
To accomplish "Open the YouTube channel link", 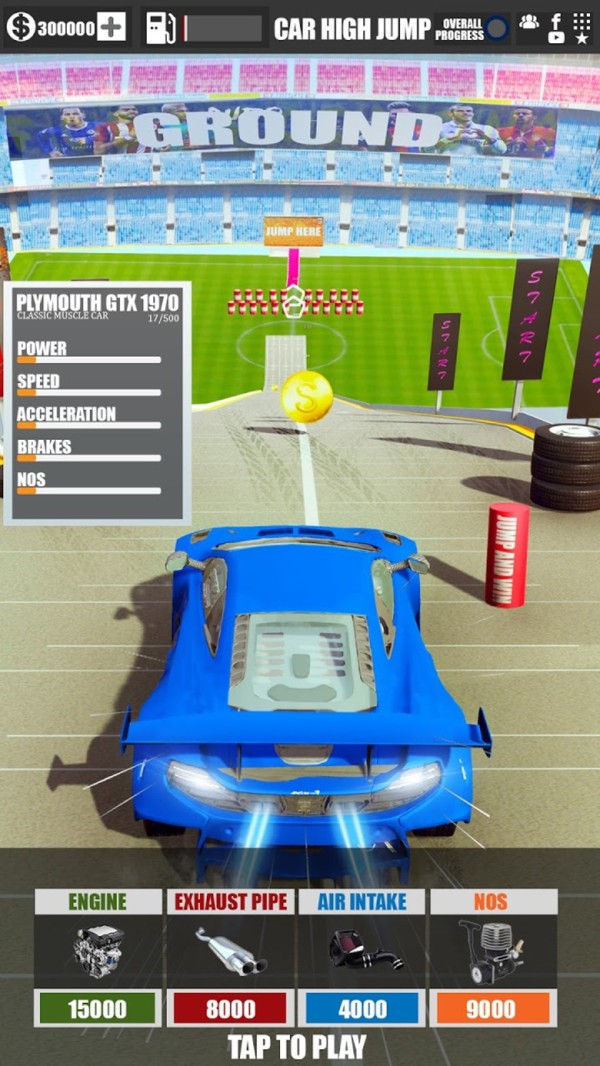I will coord(556,38).
